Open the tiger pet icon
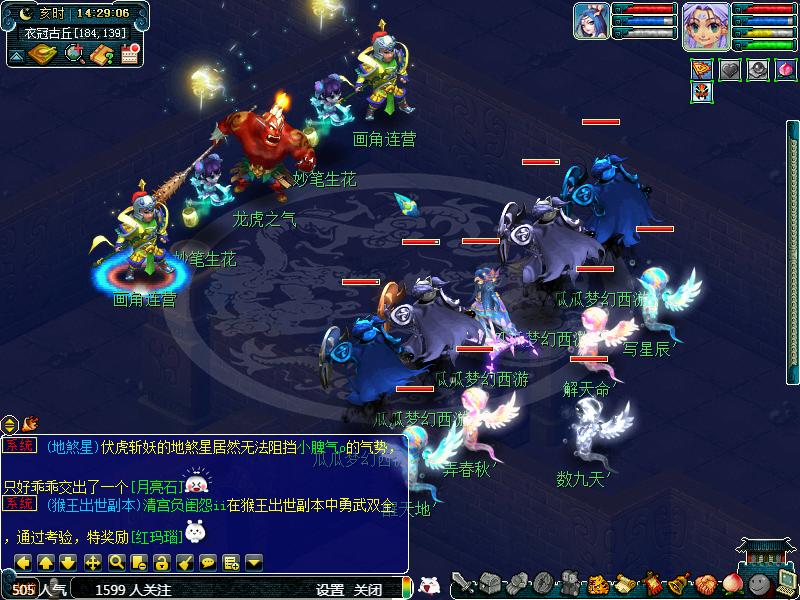The image size is (800, 600). click(597, 583)
